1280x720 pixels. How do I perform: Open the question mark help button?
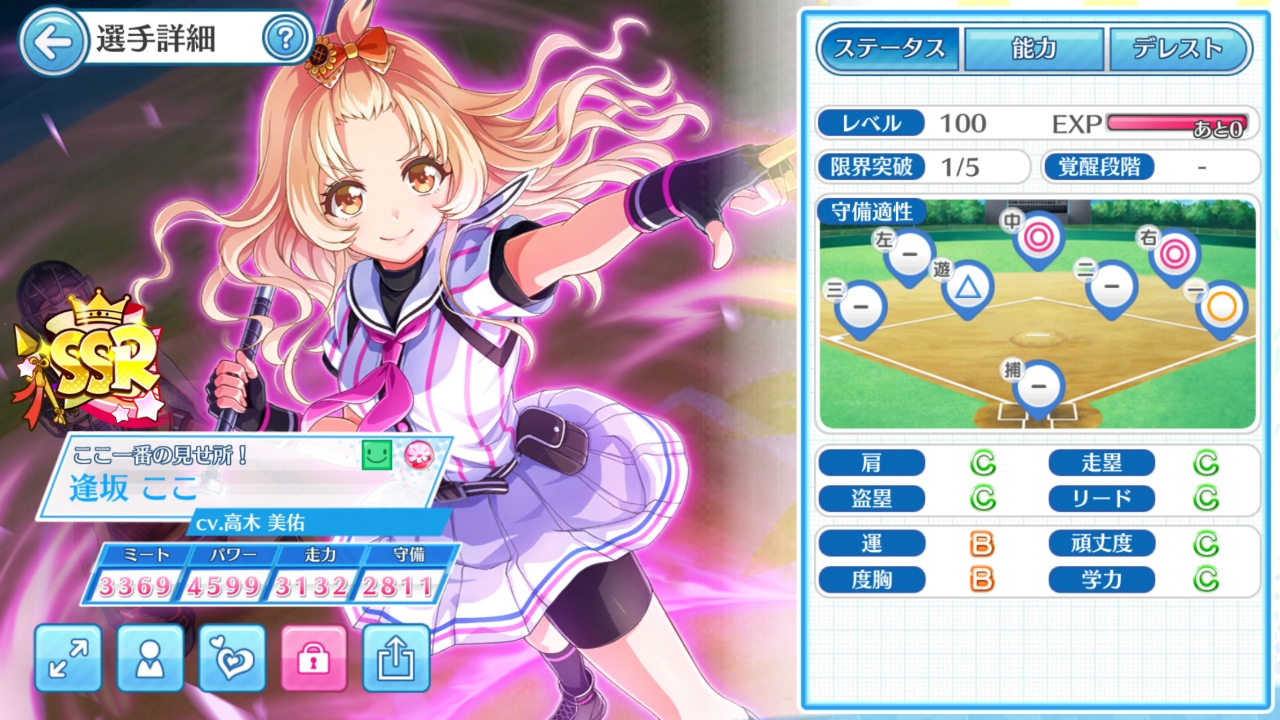point(284,40)
